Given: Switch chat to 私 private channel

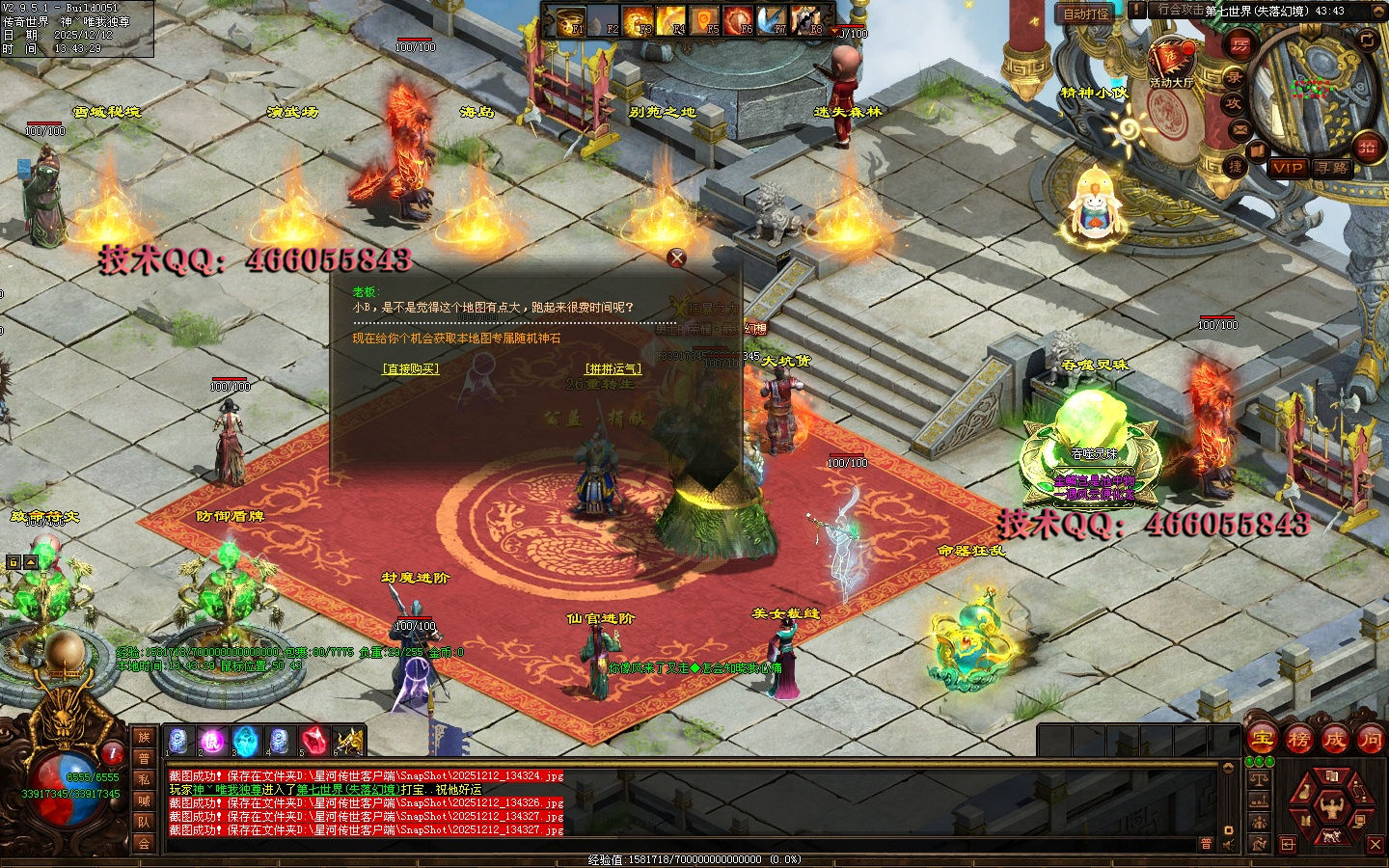Looking at the screenshot, I should [144, 779].
